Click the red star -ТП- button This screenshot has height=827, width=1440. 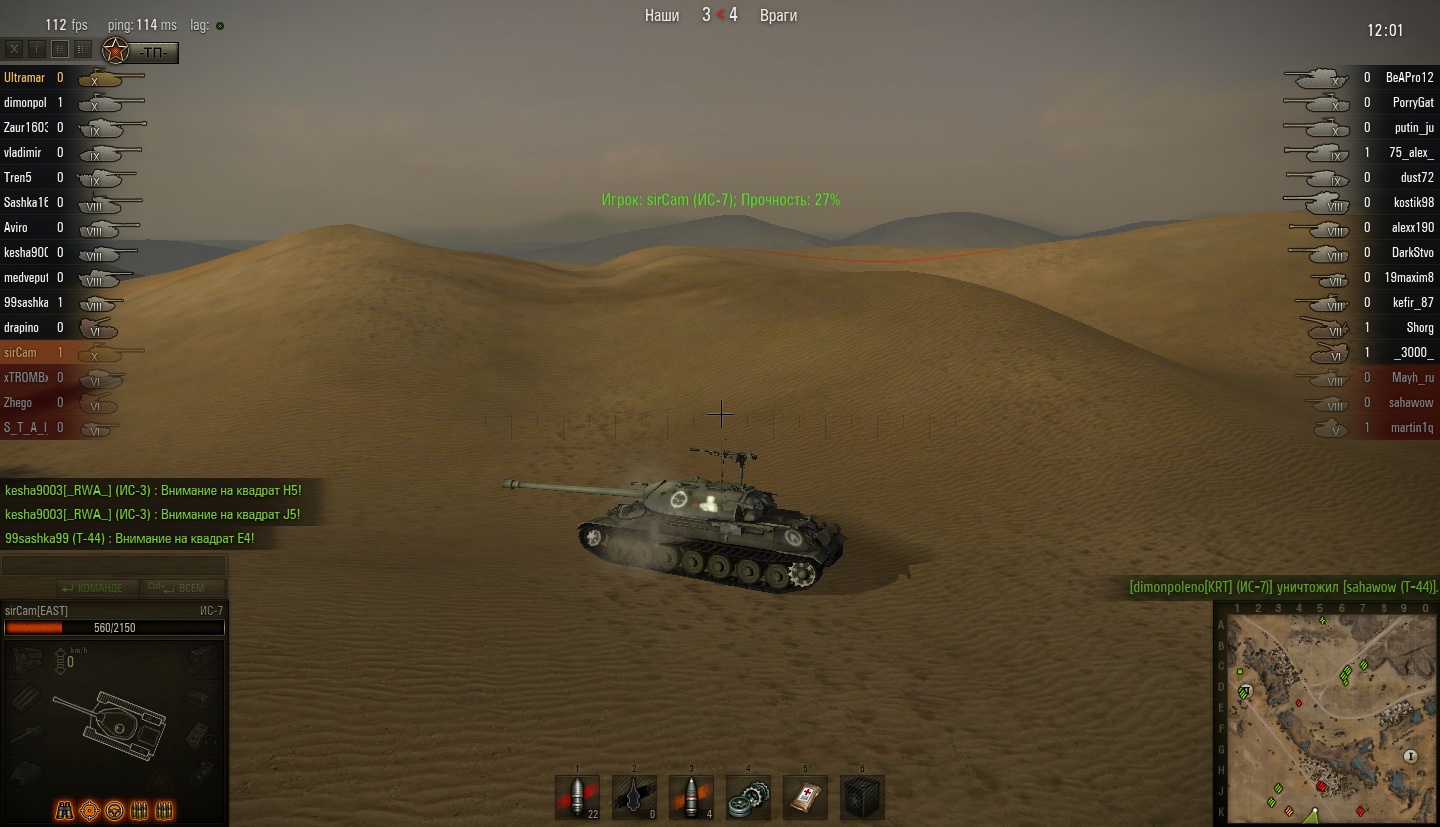[141, 50]
